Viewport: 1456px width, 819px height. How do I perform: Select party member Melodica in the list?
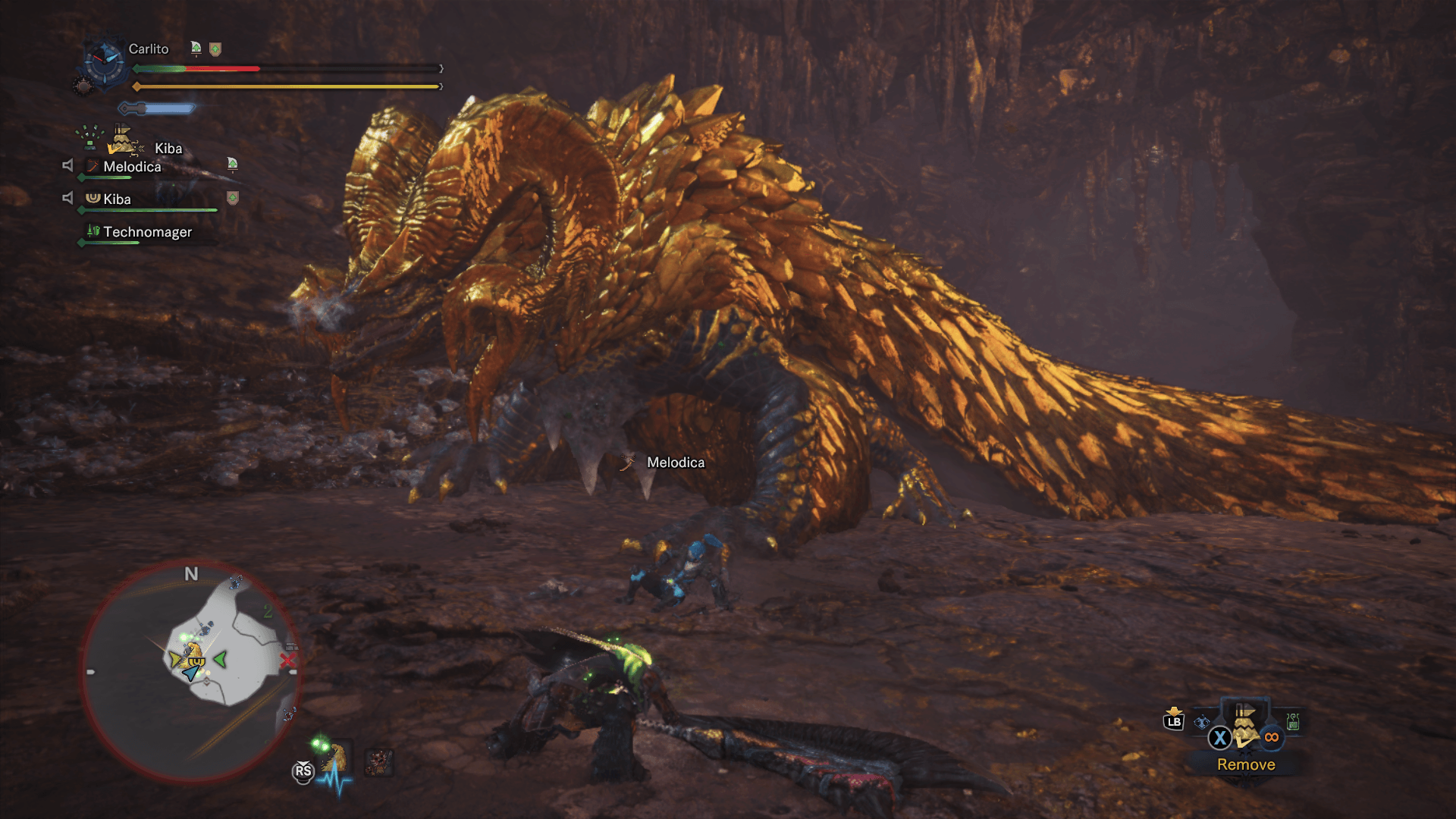click(132, 167)
